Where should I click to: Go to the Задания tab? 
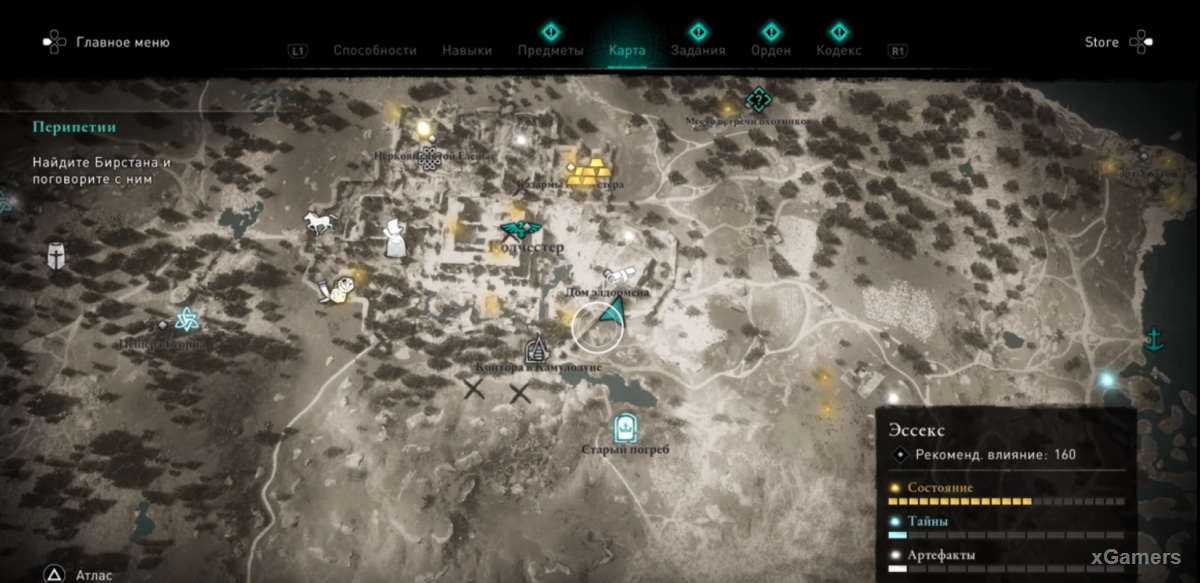(698, 50)
